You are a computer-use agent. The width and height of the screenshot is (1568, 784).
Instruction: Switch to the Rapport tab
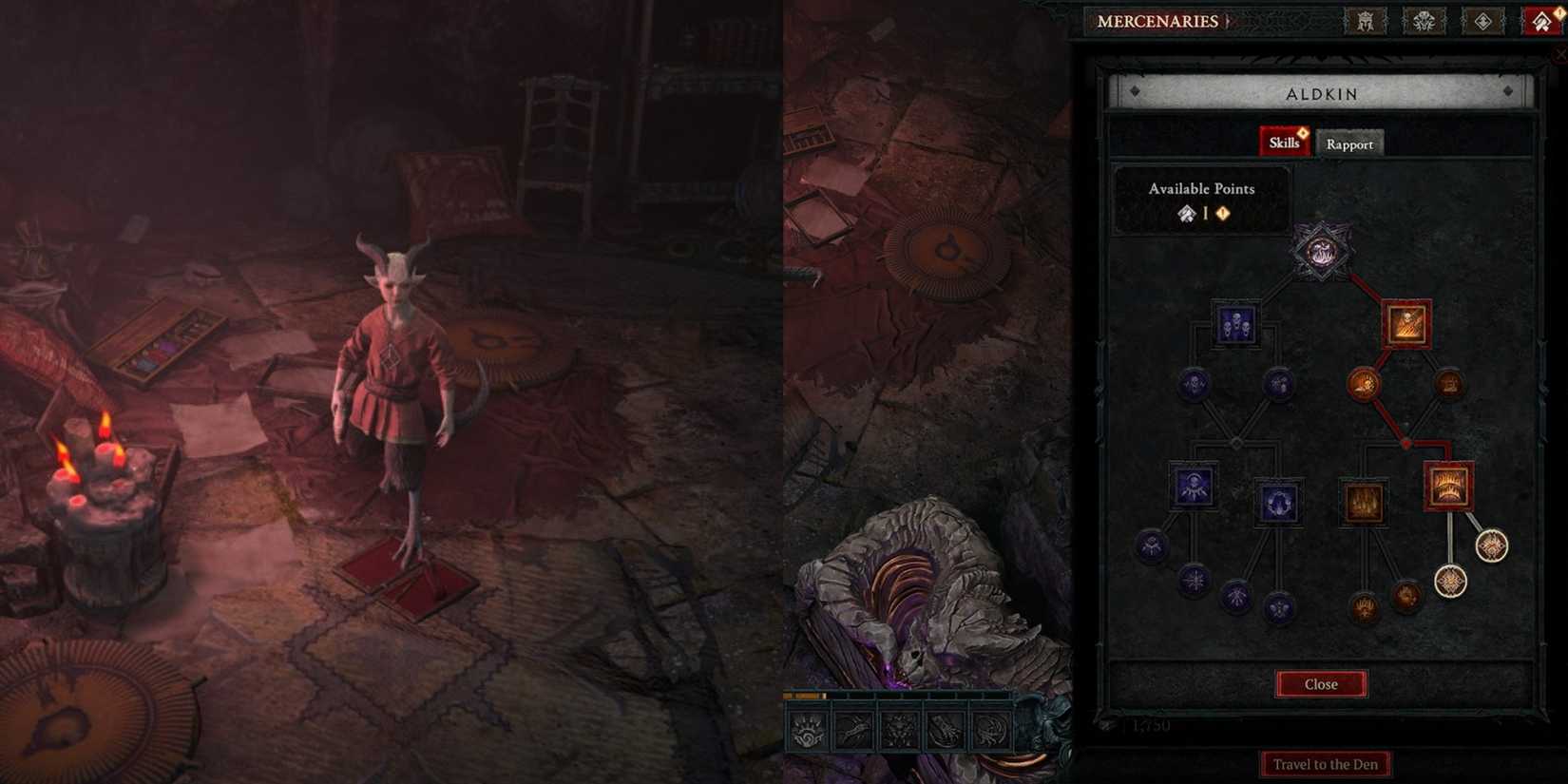pos(1349,143)
